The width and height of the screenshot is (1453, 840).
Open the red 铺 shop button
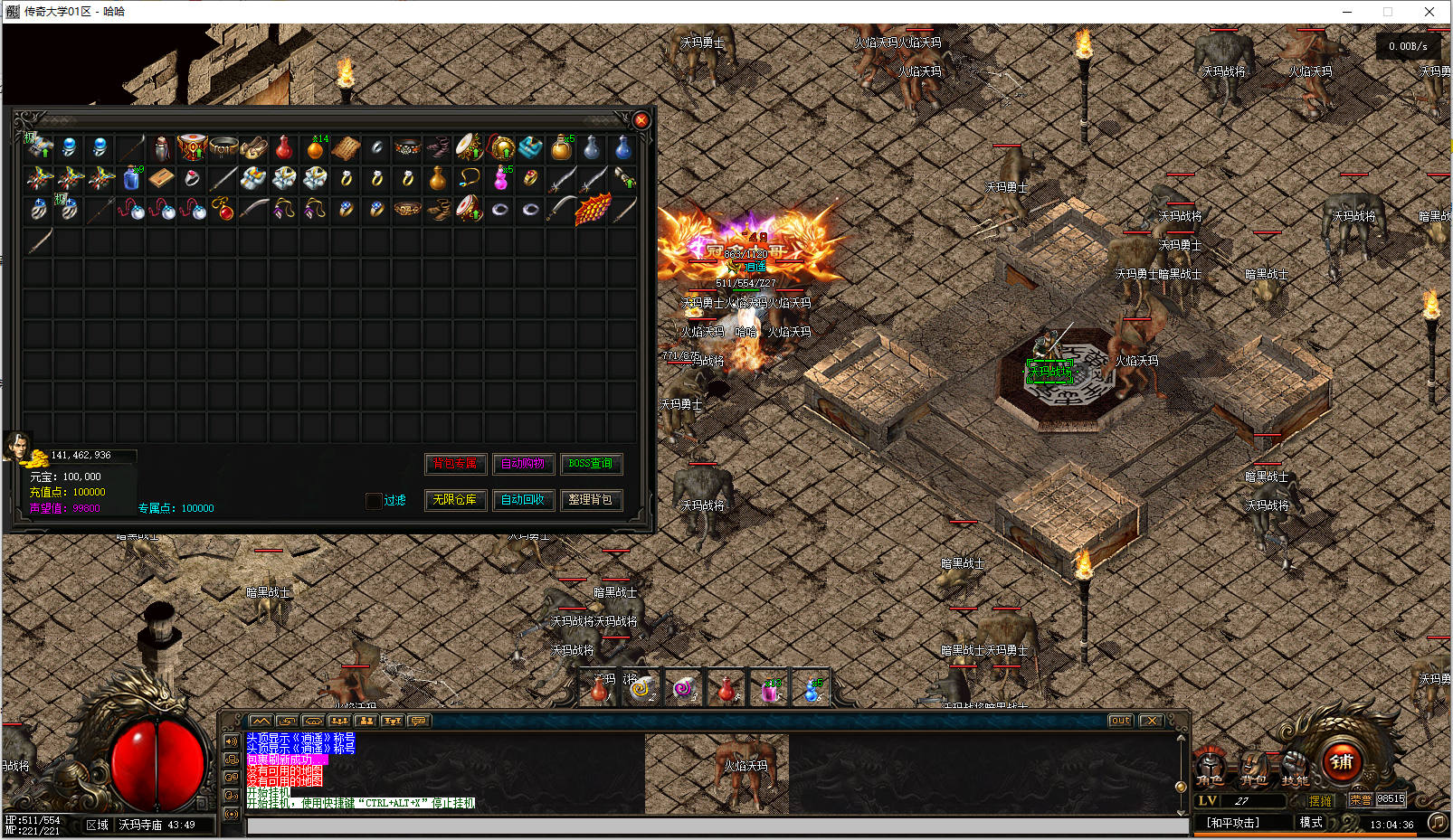click(x=1342, y=762)
